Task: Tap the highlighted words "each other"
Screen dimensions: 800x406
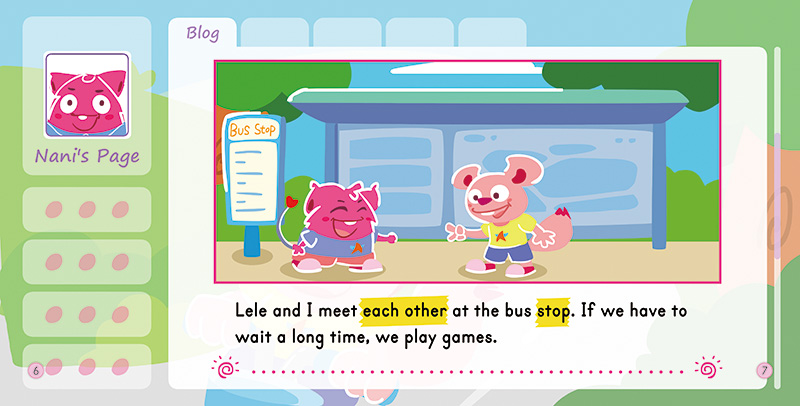Action: click(404, 310)
